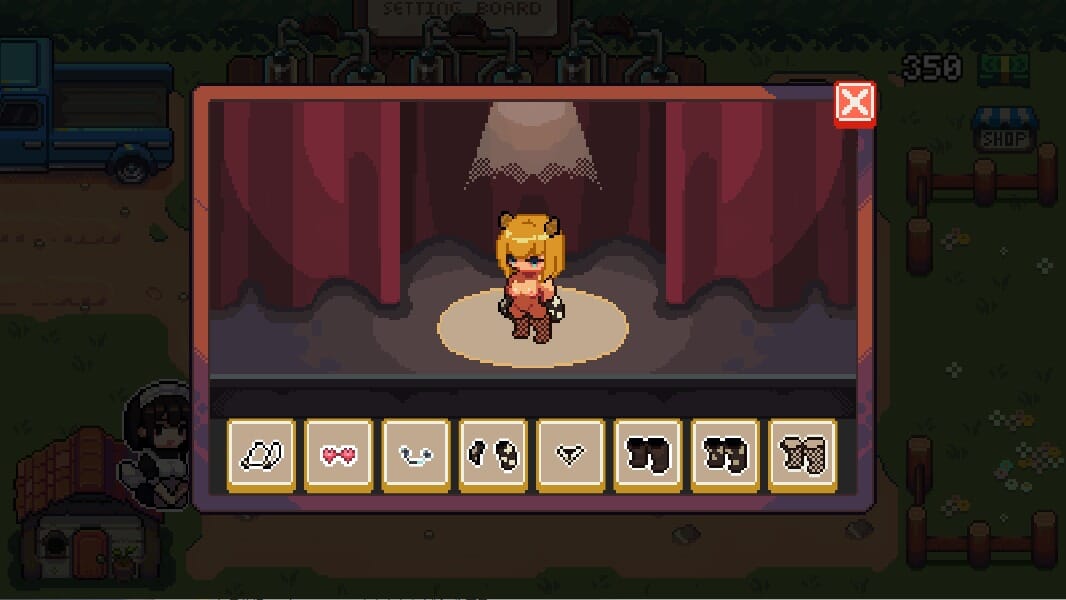
Task: Equip the fishnet stockings
Action: (802, 455)
